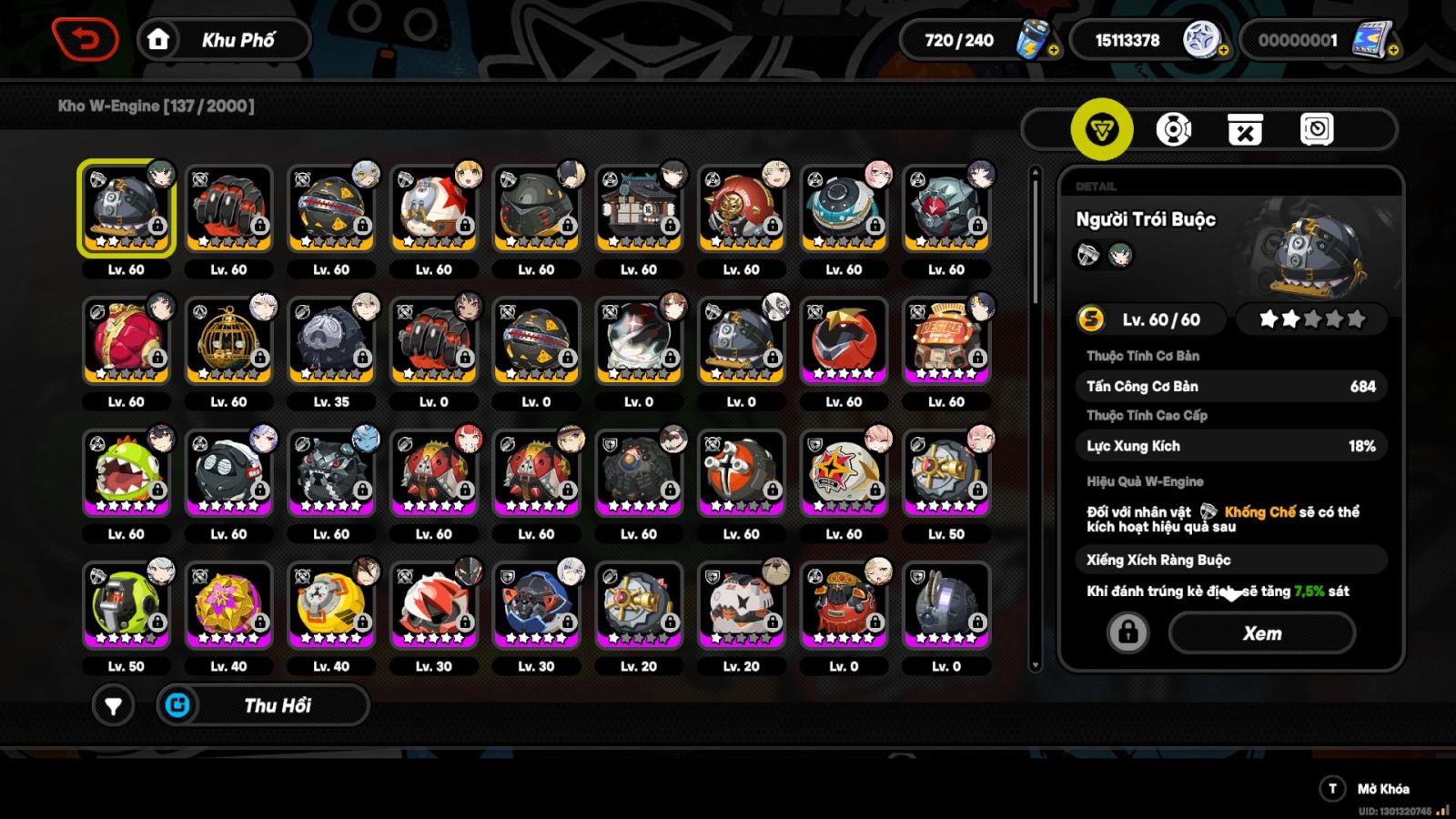Toggle the lock on Người Trói Buộc
Viewport: 1456px width, 819px height.
coord(1128,633)
